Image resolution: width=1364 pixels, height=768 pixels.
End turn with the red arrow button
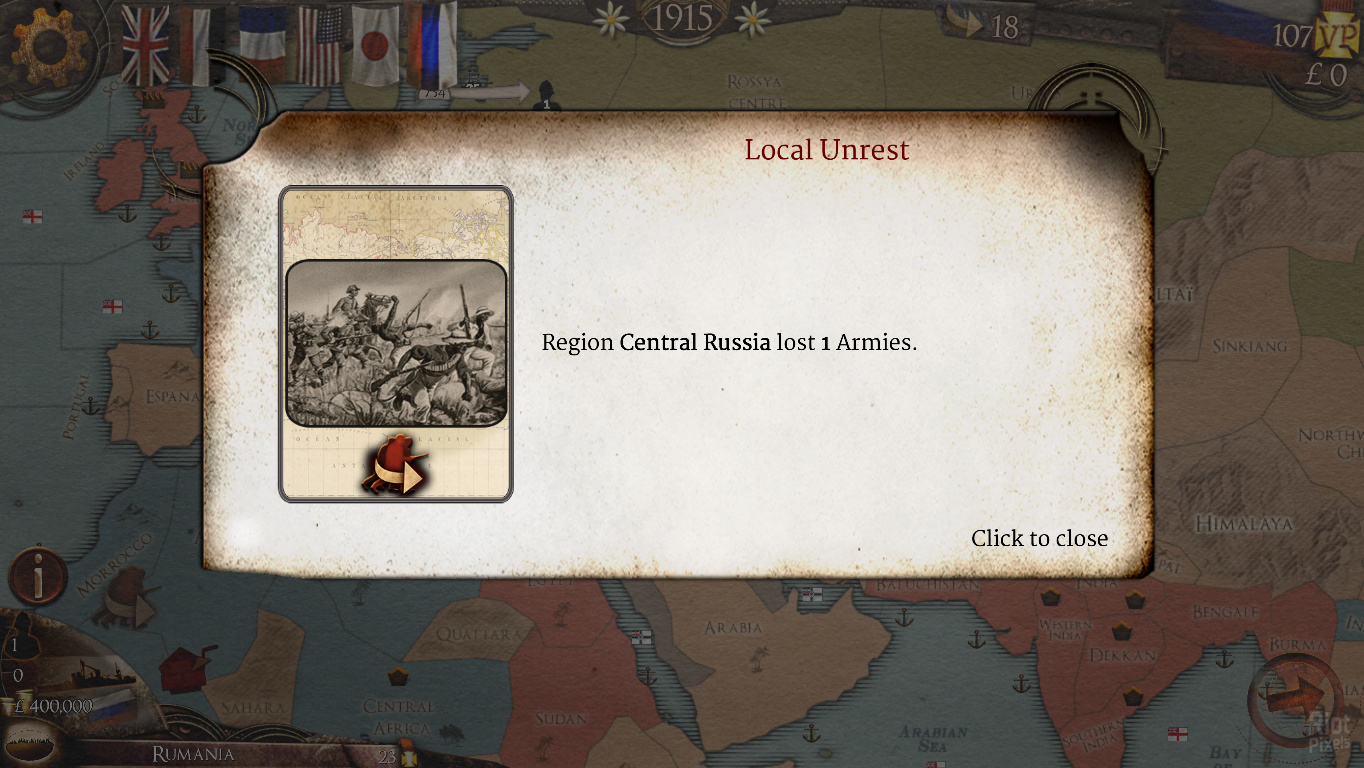point(1297,697)
